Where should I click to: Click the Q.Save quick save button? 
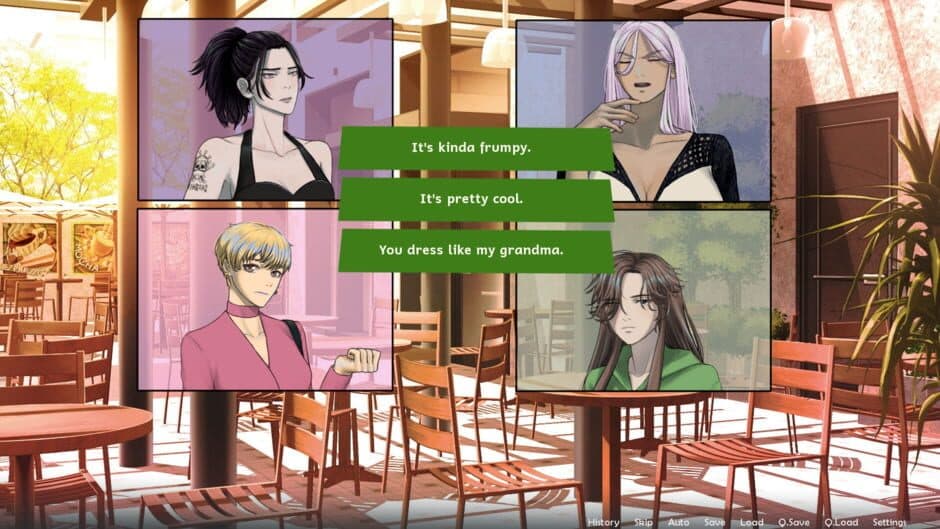click(x=796, y=522)
